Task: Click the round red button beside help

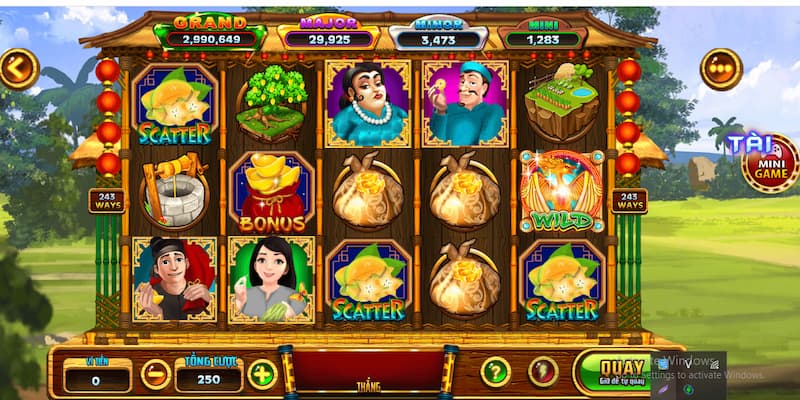Action: coord(543,372)
